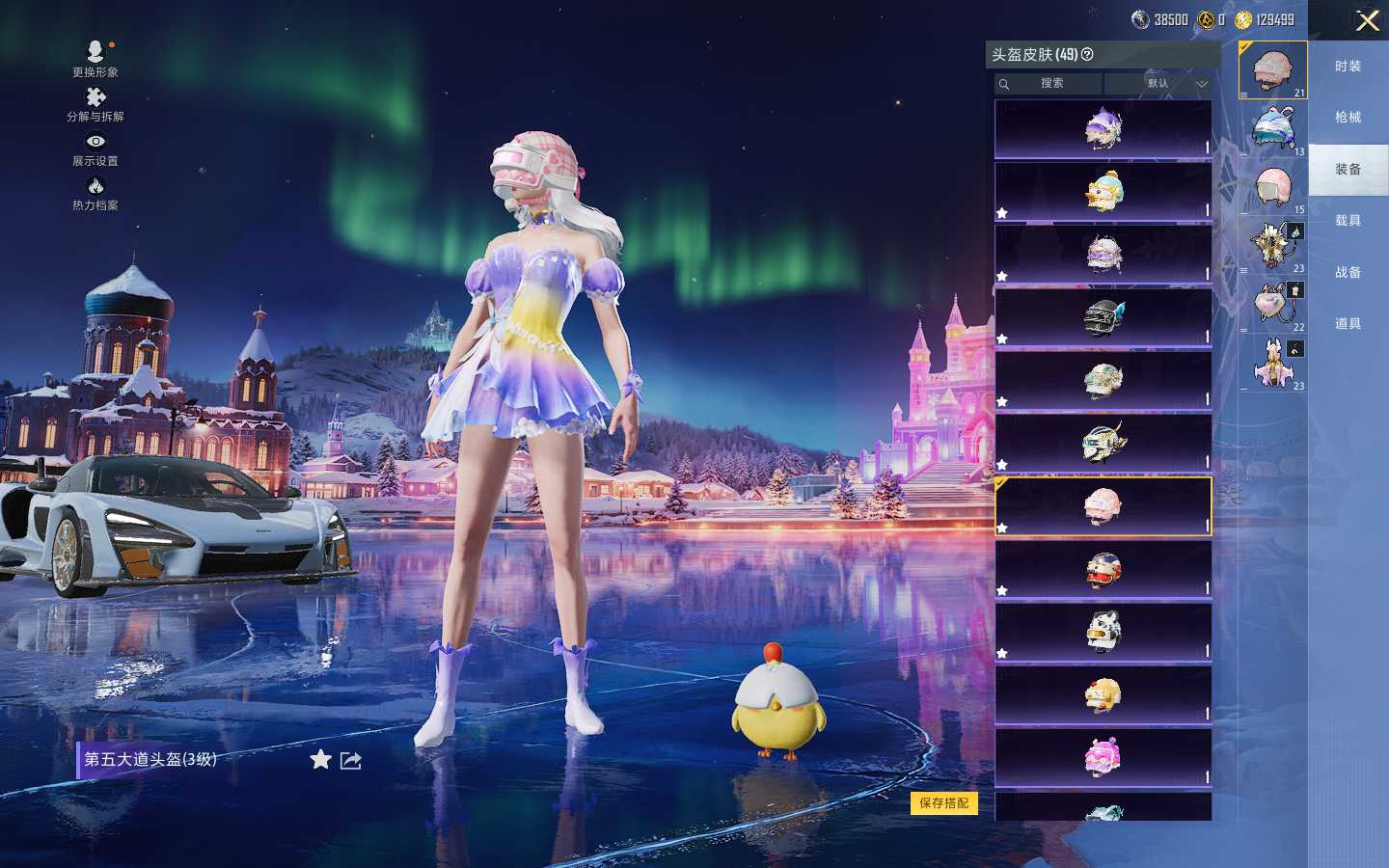Go to the 战备 tab
Viewport: 1389px width, 868px height.
1348,273
